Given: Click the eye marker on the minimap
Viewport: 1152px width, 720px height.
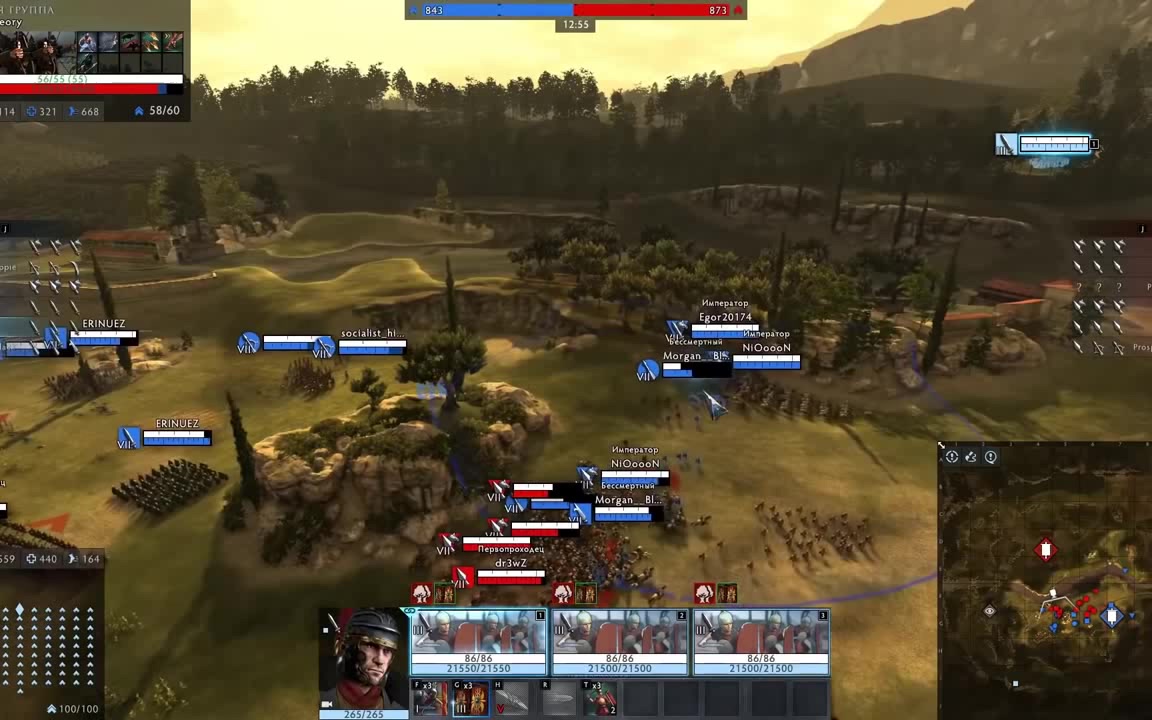Looking at the screenshot, I should [990, 611].
